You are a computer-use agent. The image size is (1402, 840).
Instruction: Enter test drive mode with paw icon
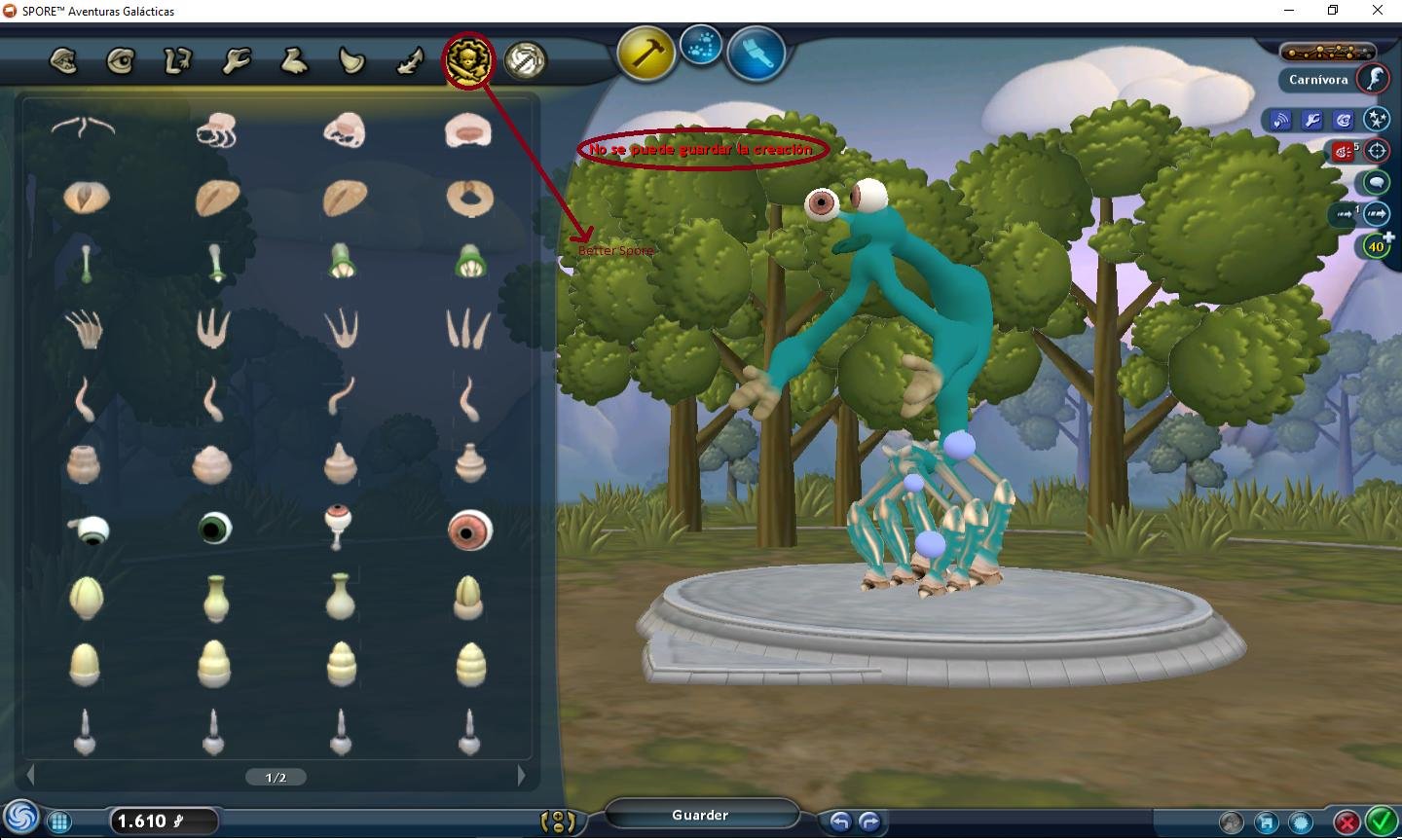click(x=701, y=45)
